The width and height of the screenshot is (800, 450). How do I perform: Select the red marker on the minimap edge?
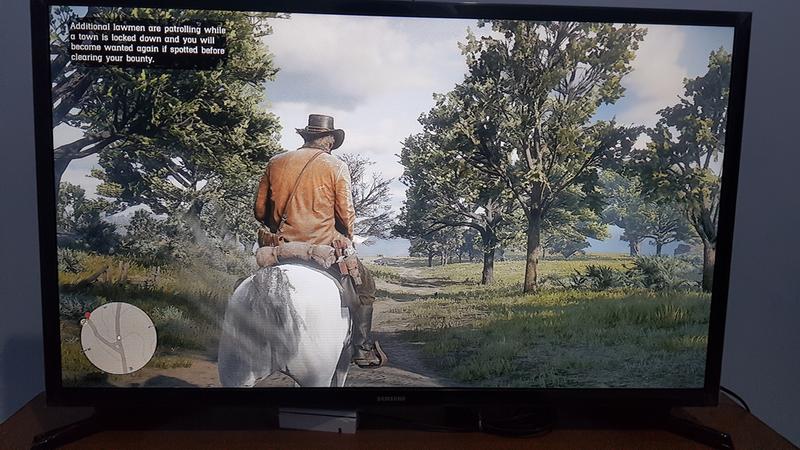point(88,316)
